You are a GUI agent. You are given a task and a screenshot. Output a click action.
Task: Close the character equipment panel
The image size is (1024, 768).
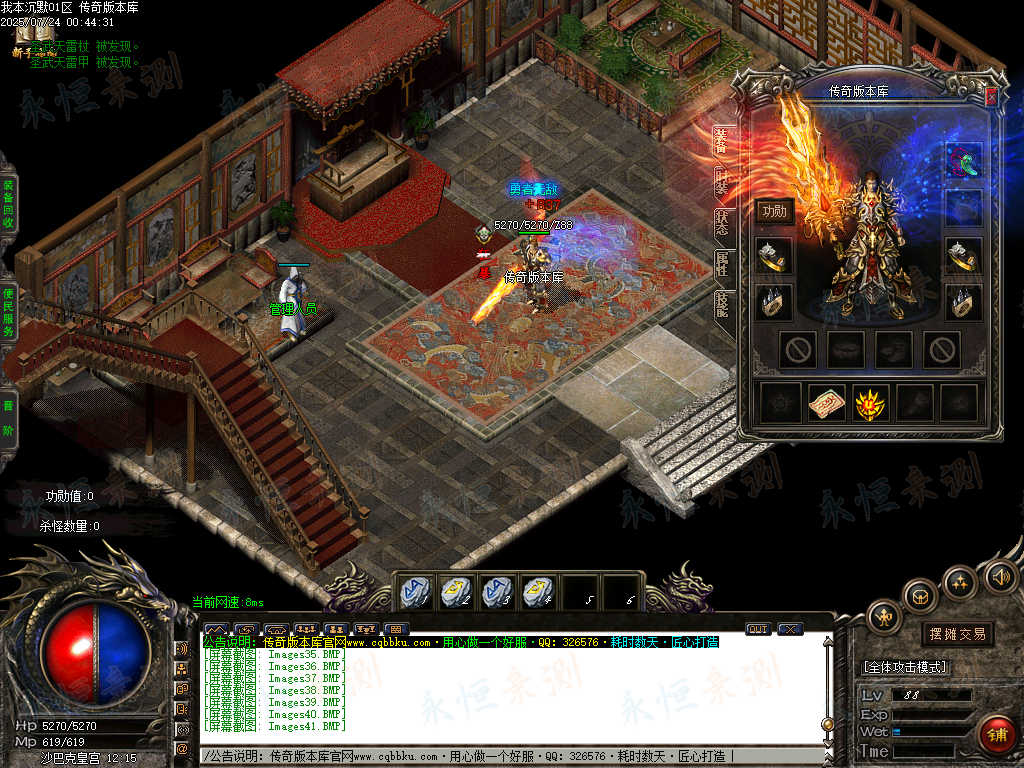(991, 97)
